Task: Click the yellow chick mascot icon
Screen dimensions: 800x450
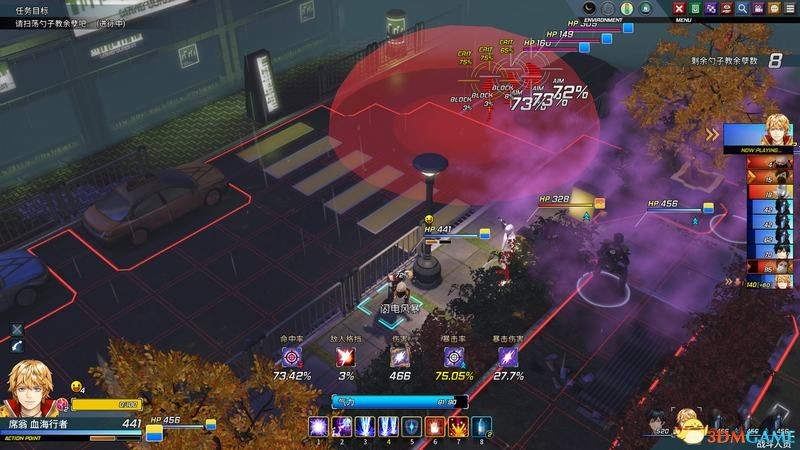Action: click(x=75, y=385)
